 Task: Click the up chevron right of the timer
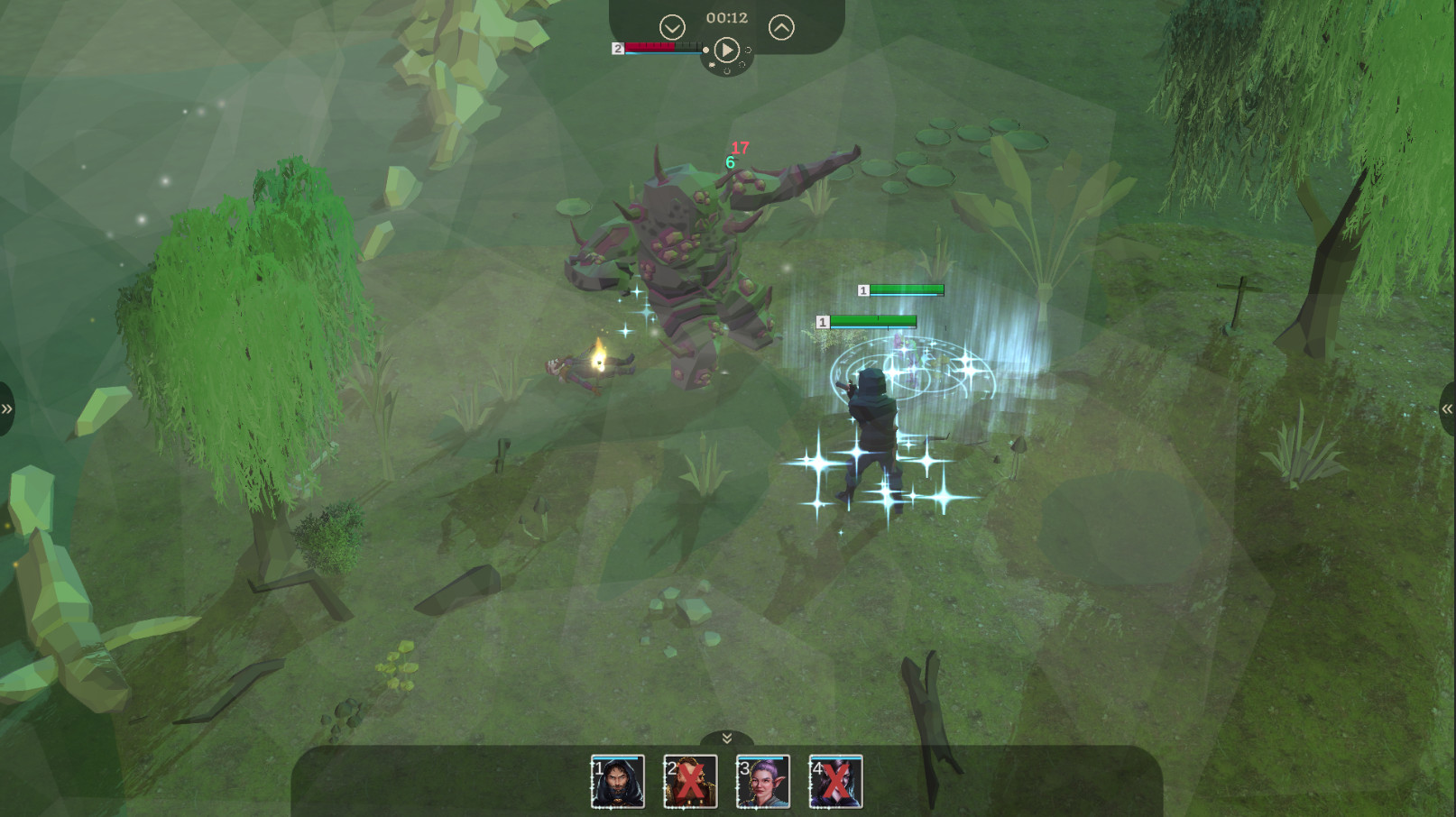(x=783, y=25)
